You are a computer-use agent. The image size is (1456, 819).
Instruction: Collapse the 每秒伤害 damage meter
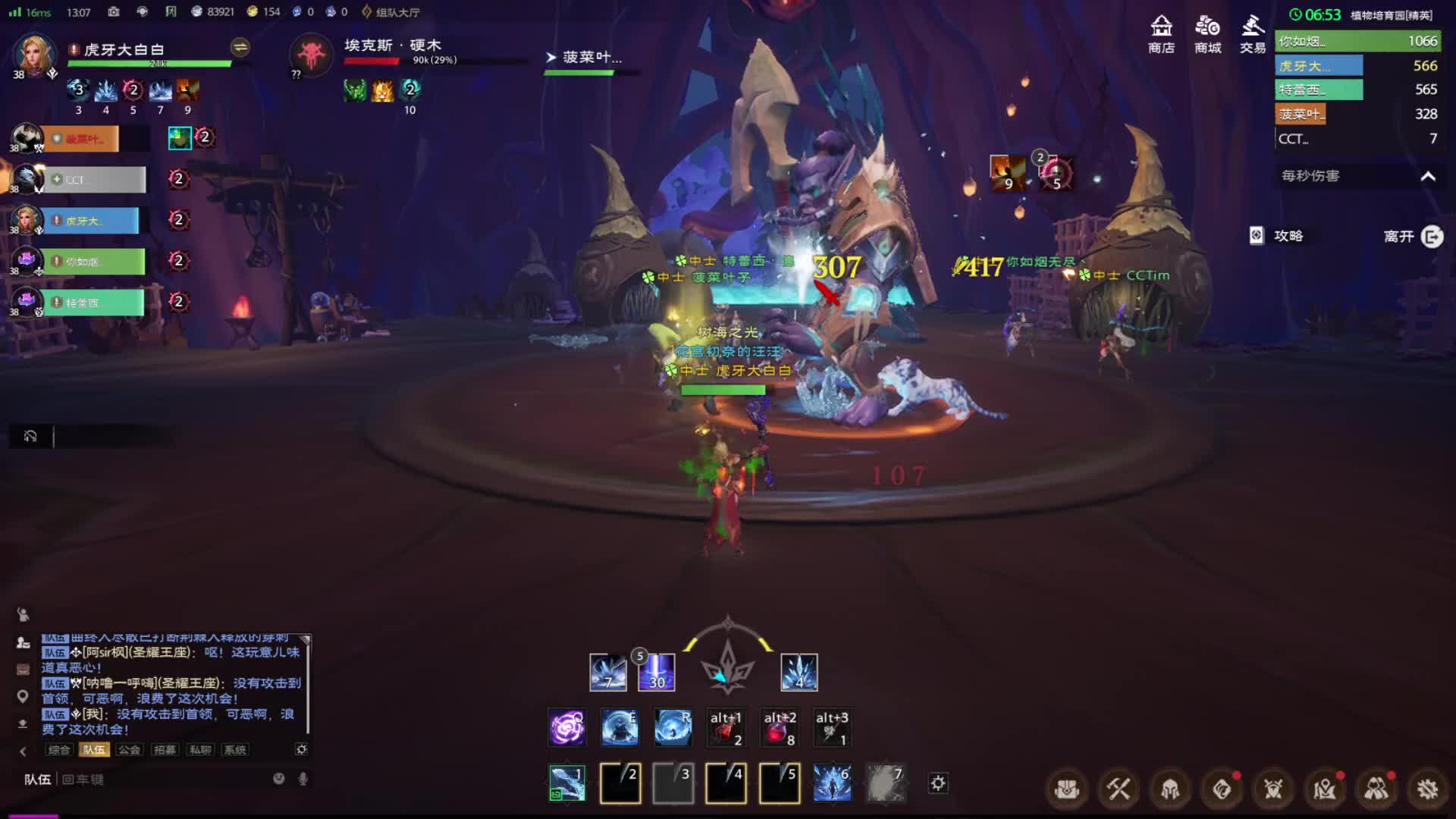click(1428, 176)
